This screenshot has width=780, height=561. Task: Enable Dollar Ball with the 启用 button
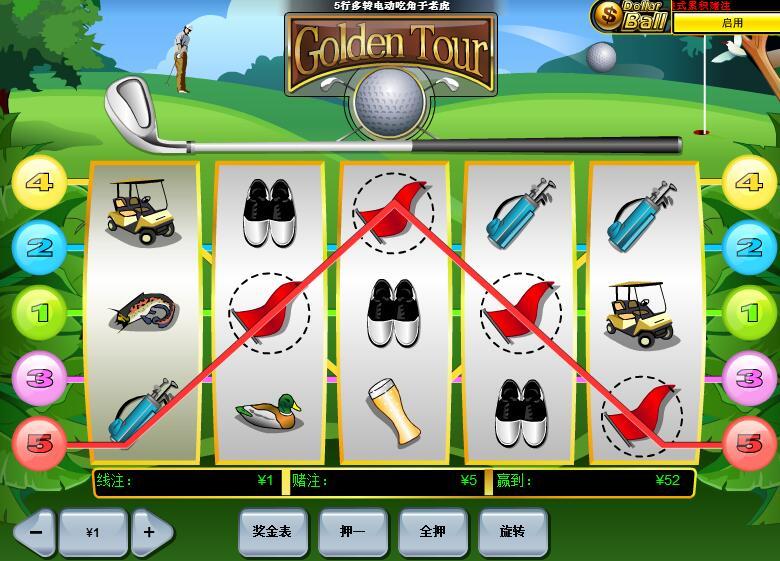(x=731, y=22)
